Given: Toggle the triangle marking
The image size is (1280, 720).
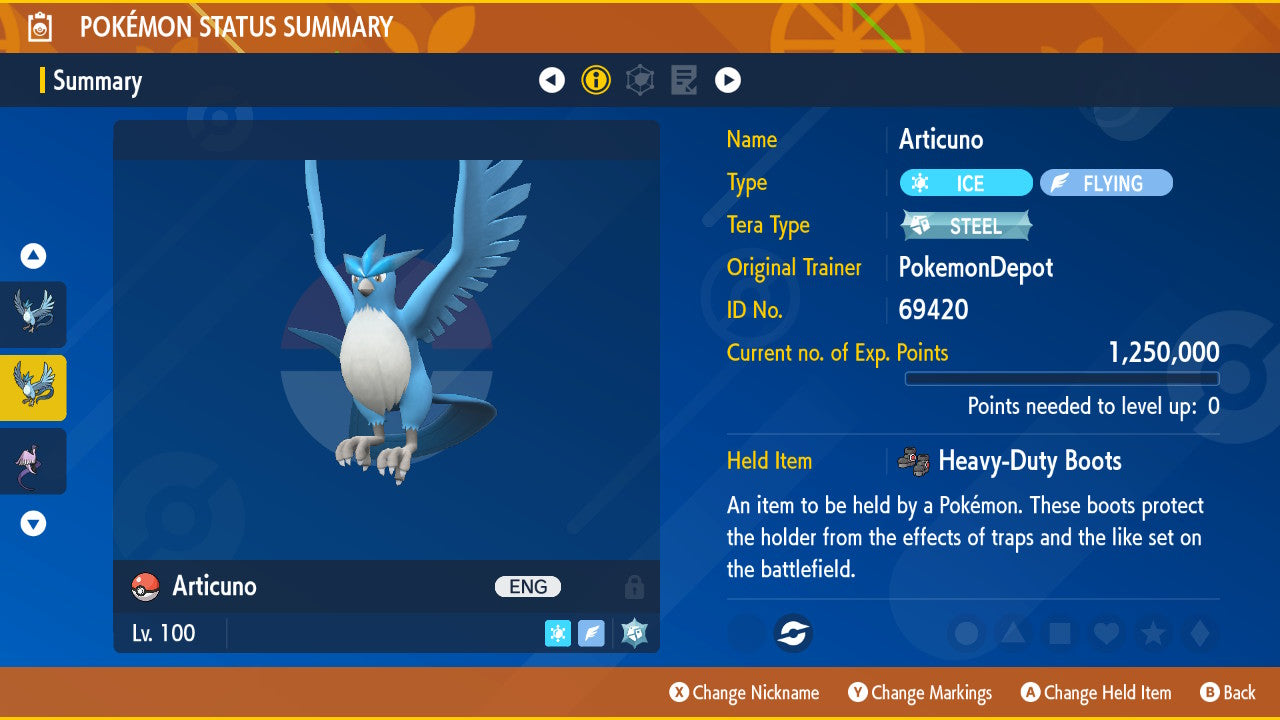Looking at the screenshot, I should click(1013, 633).
